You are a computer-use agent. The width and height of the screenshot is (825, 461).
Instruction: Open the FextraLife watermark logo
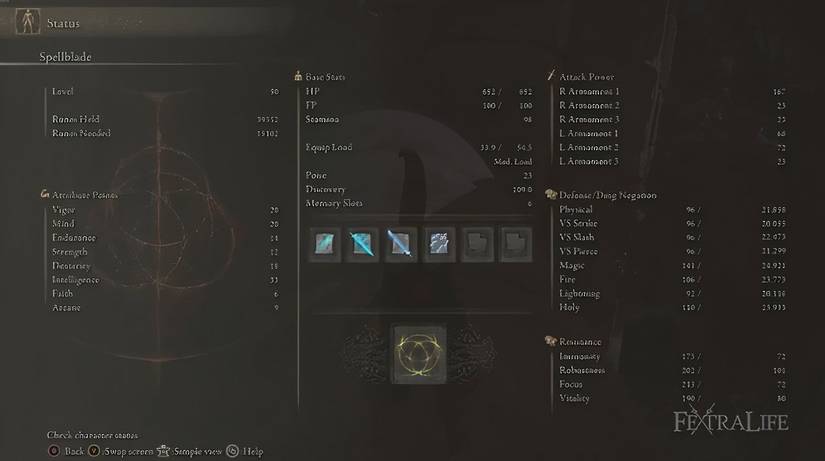click(x=732, y=421)
